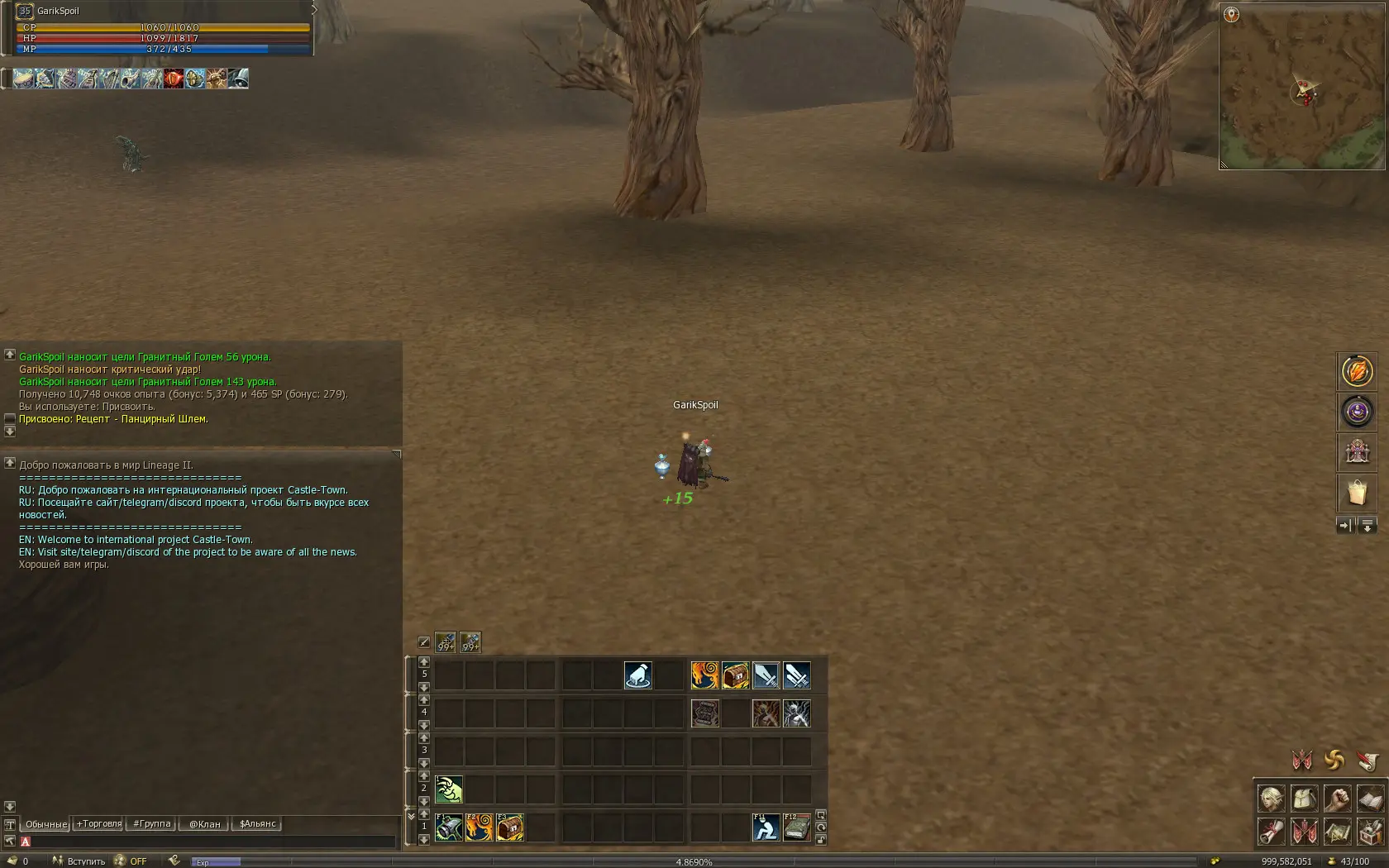Click the orange lightning round icon
Viewport: 1389px width, 868px height.
(x=1357, y=371)
